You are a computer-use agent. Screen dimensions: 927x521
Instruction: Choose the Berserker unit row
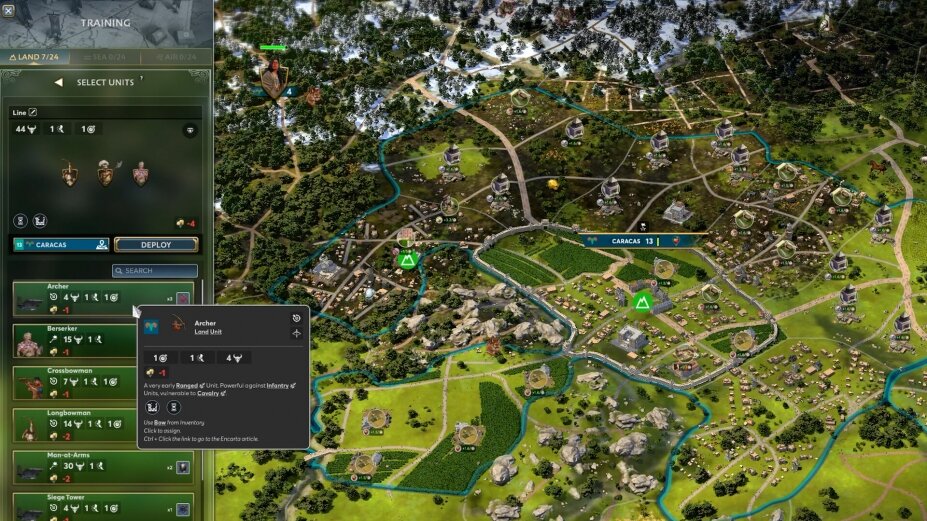coord(70,340)
